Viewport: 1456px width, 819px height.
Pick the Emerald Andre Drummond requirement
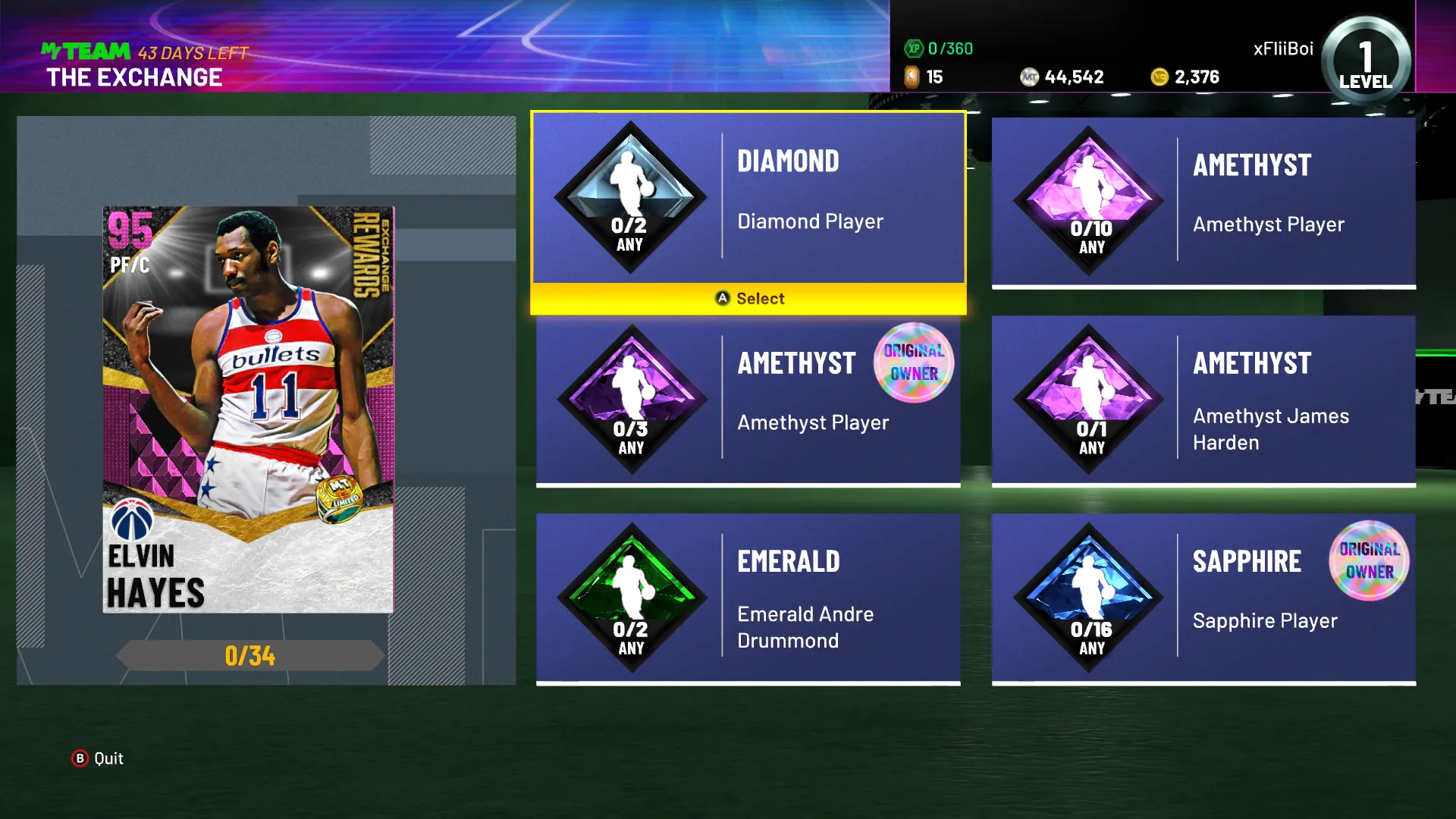coord(748,598)
